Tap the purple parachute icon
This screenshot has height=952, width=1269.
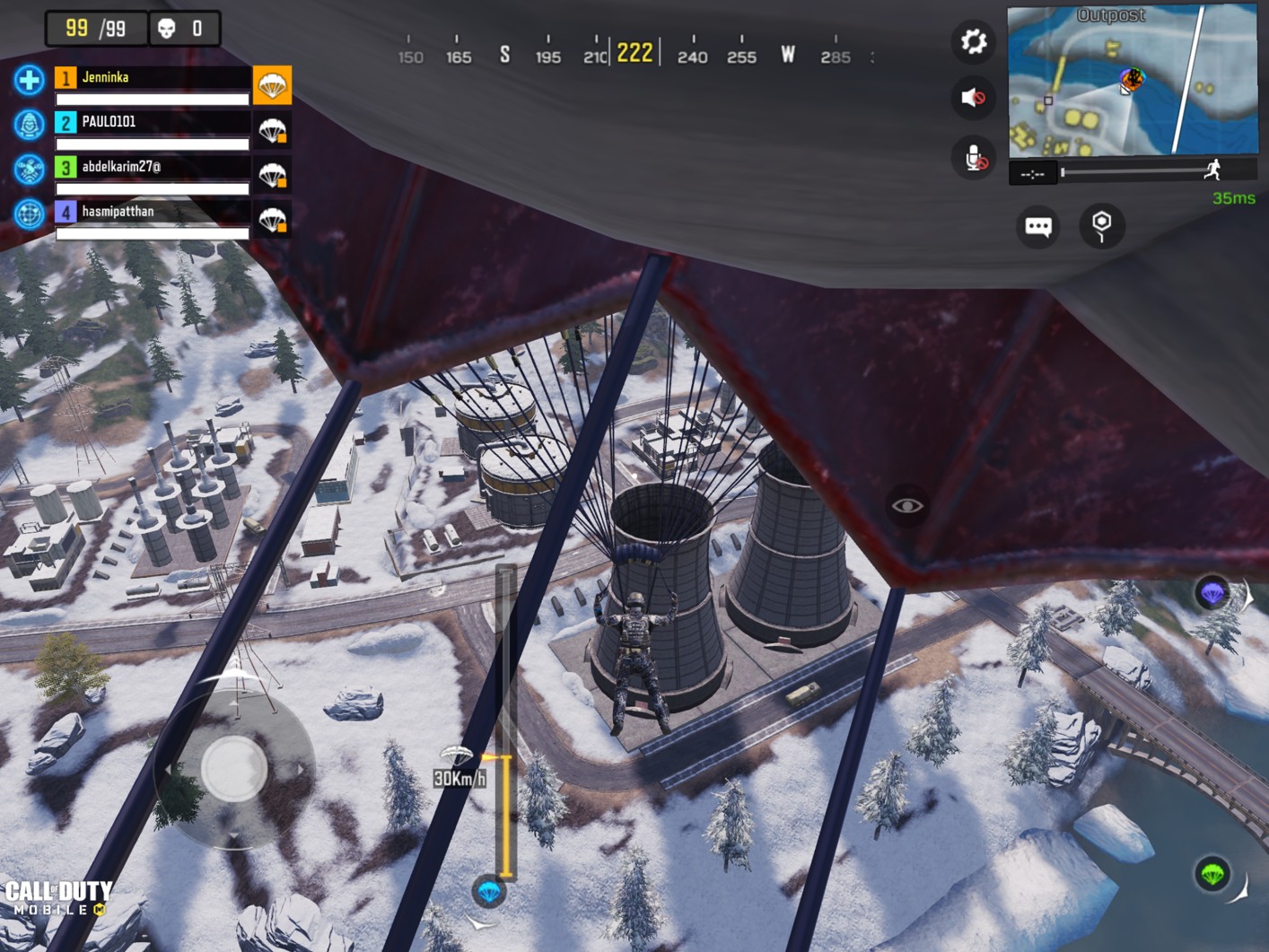[1212, 592]
